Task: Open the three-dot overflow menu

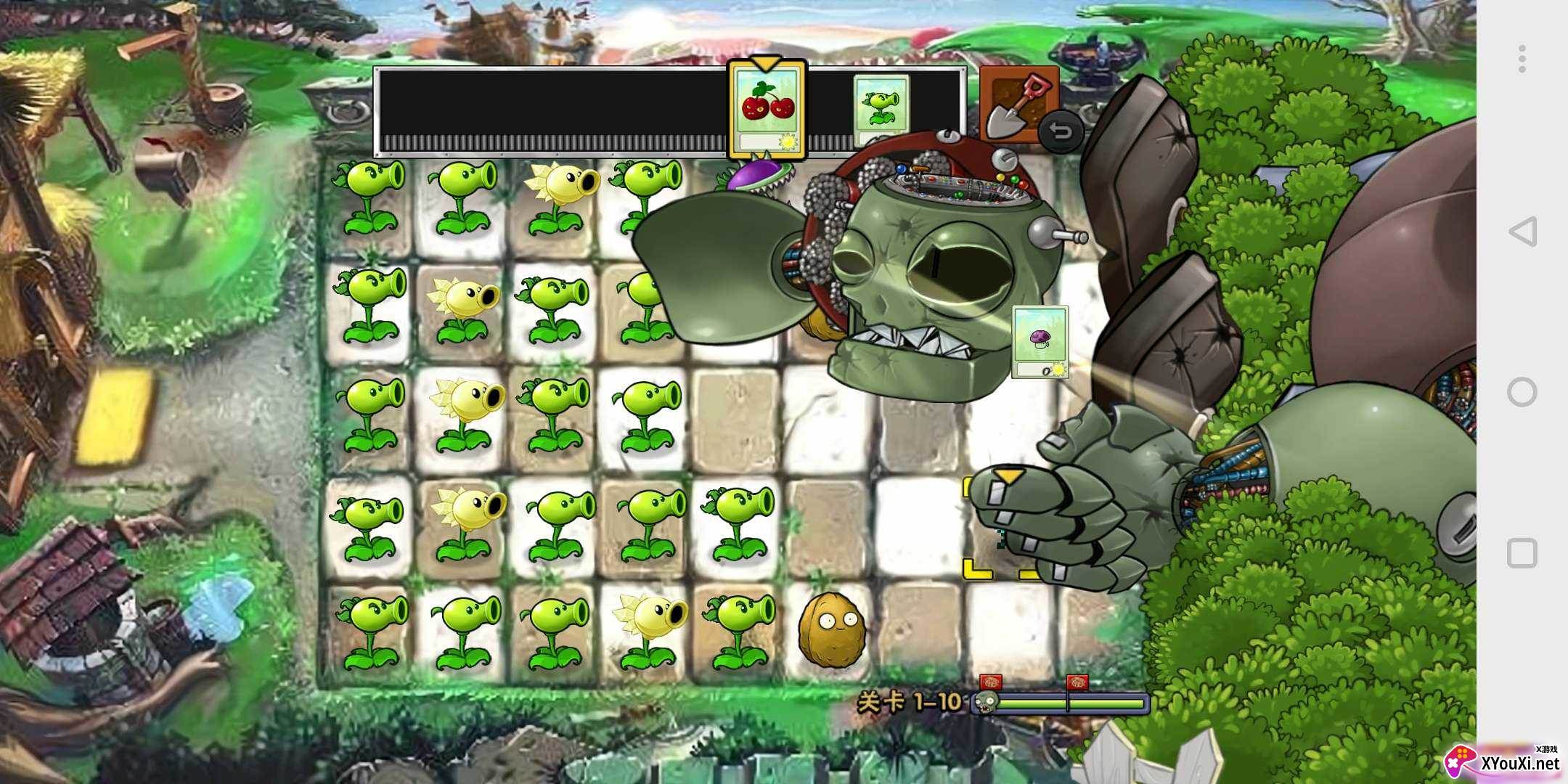Action: [x=1522, y=59]
